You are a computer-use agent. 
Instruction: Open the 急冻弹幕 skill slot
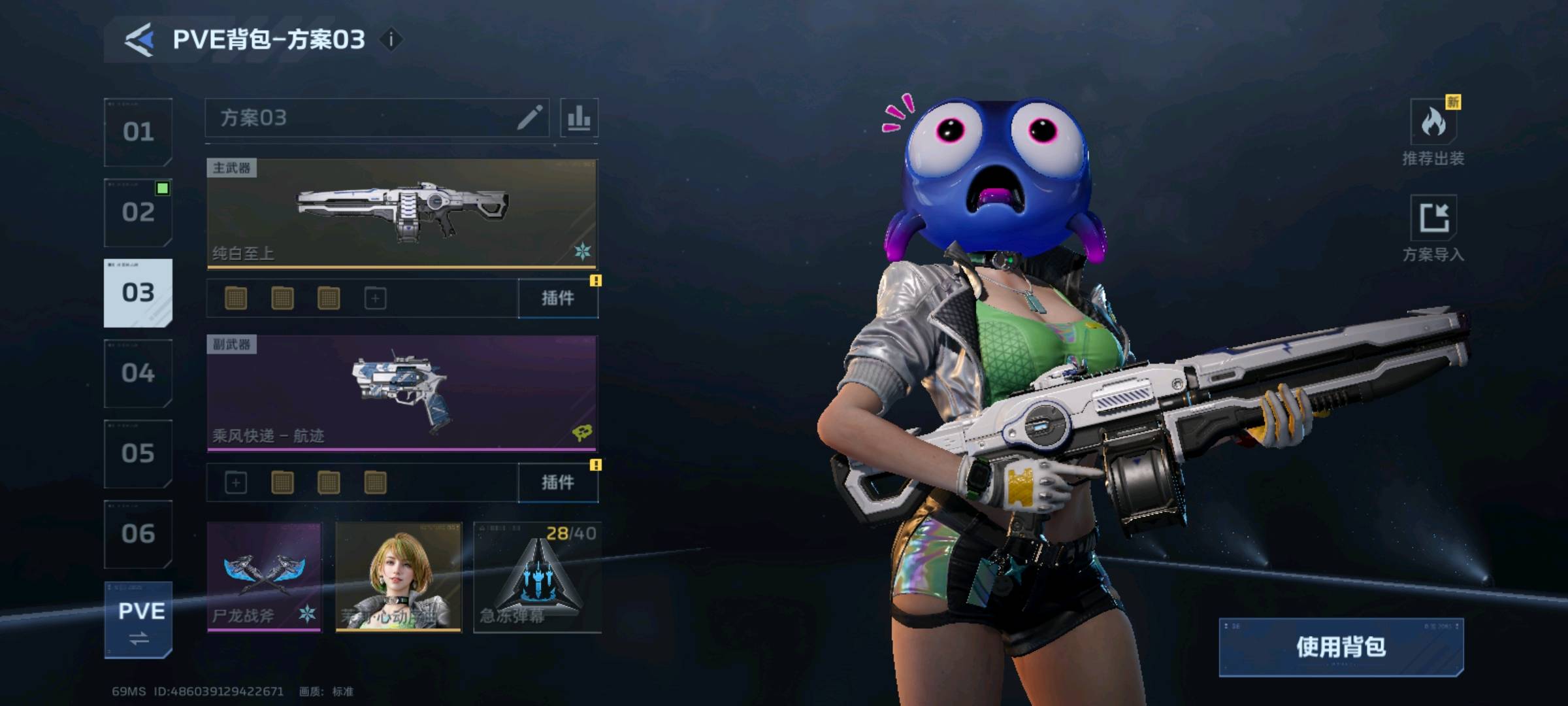(537, 577)
